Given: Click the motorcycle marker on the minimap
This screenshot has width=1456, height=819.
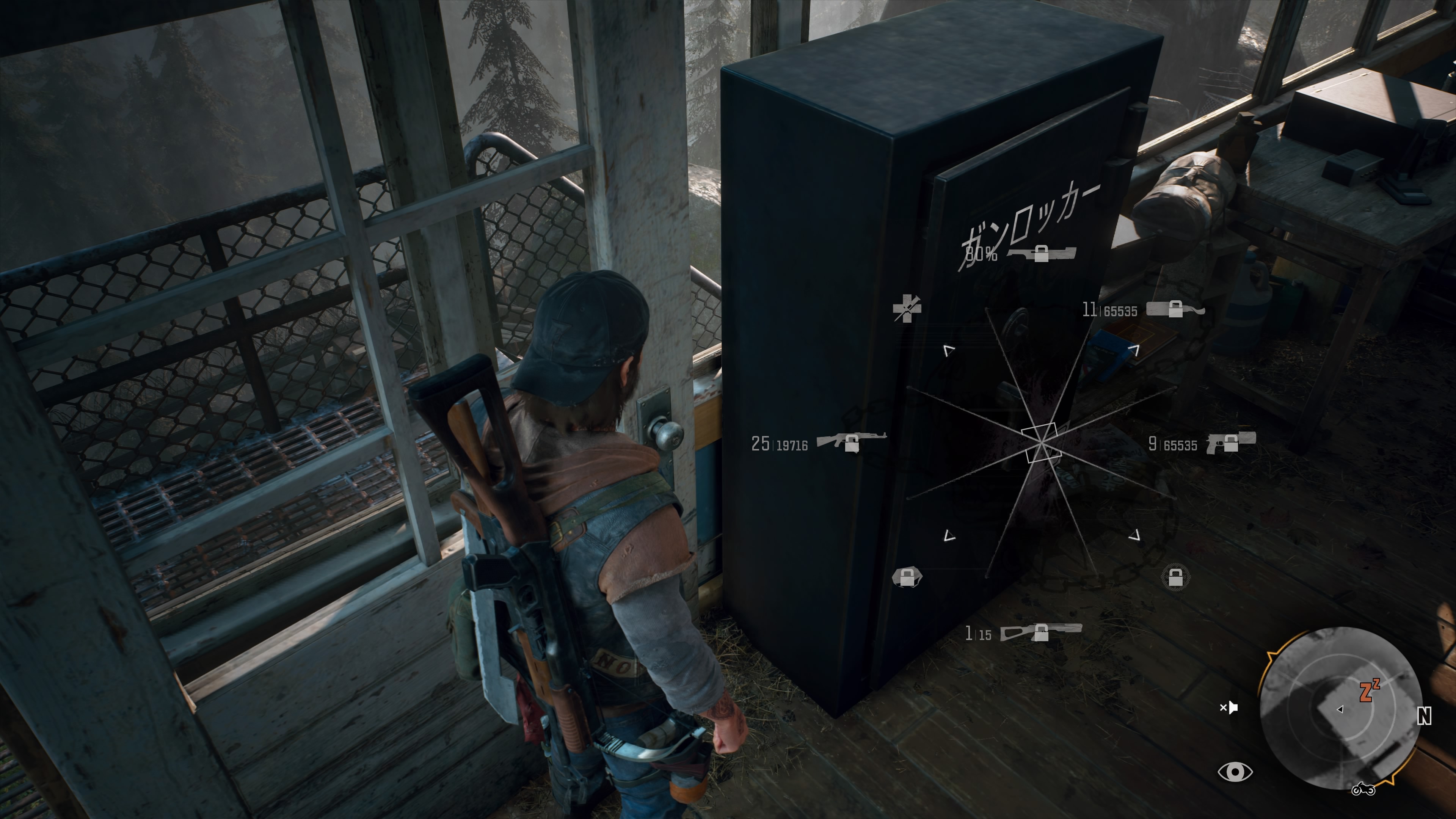Looking at the screenshot, I should [x=1363, y=789].
